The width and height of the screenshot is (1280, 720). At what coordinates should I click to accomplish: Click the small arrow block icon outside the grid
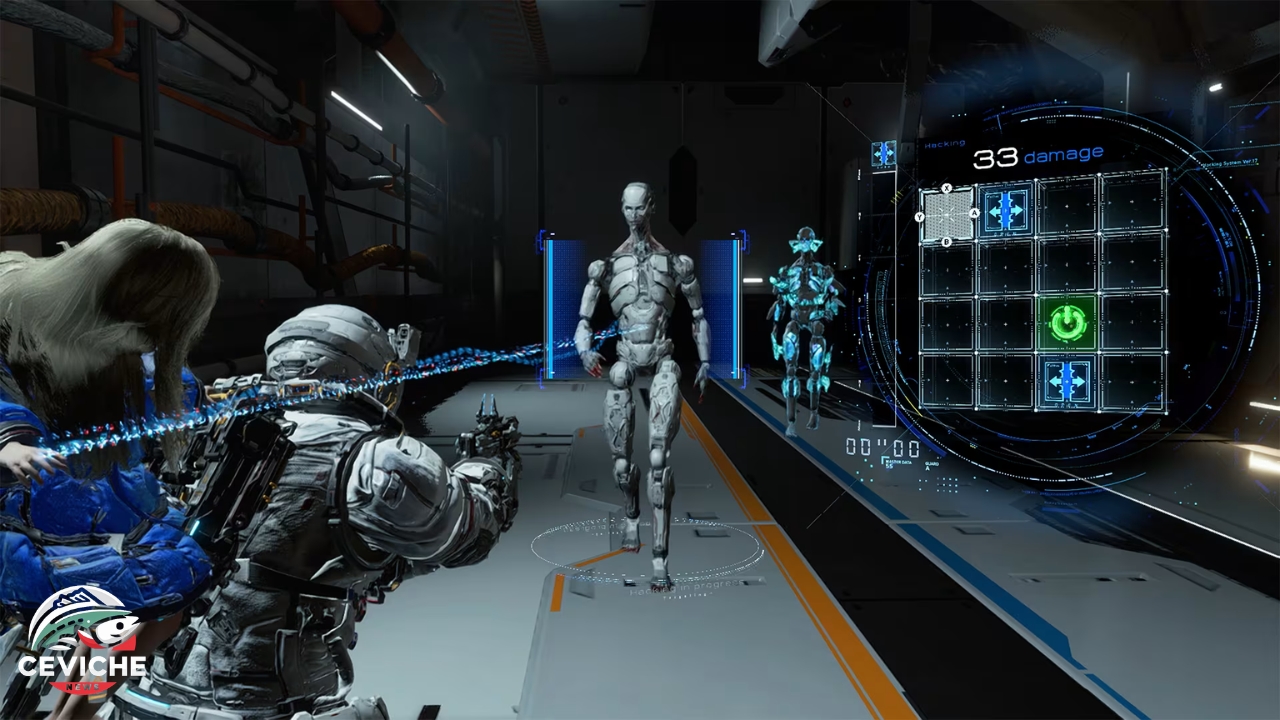[883, 153]
